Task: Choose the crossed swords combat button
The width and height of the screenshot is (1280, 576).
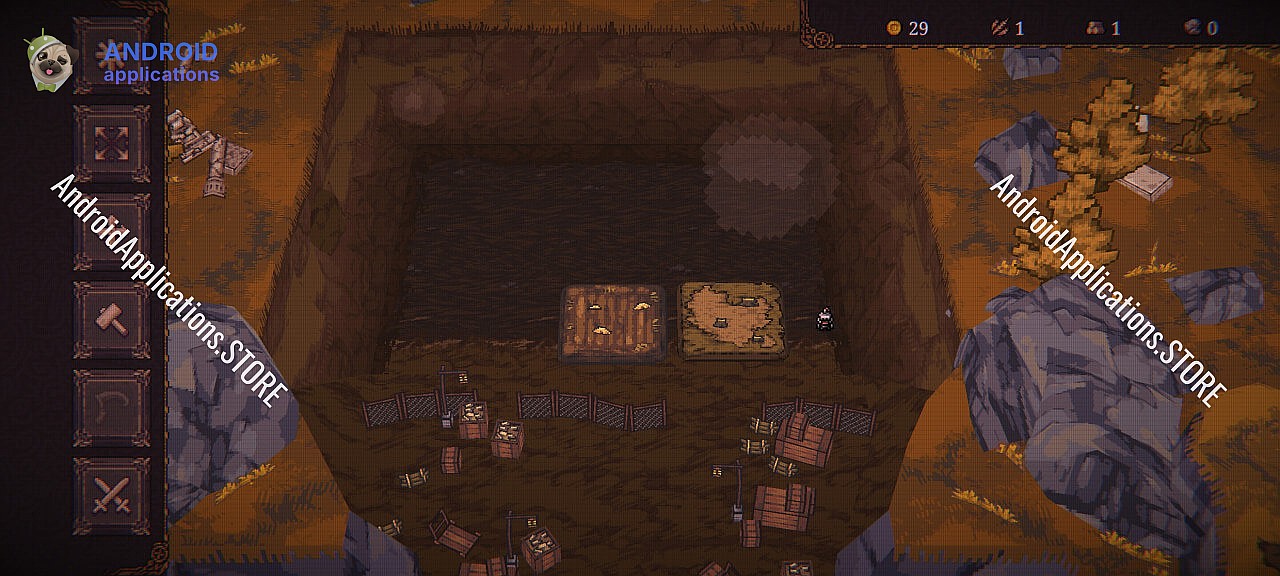Action: click(x=111, y=495)
